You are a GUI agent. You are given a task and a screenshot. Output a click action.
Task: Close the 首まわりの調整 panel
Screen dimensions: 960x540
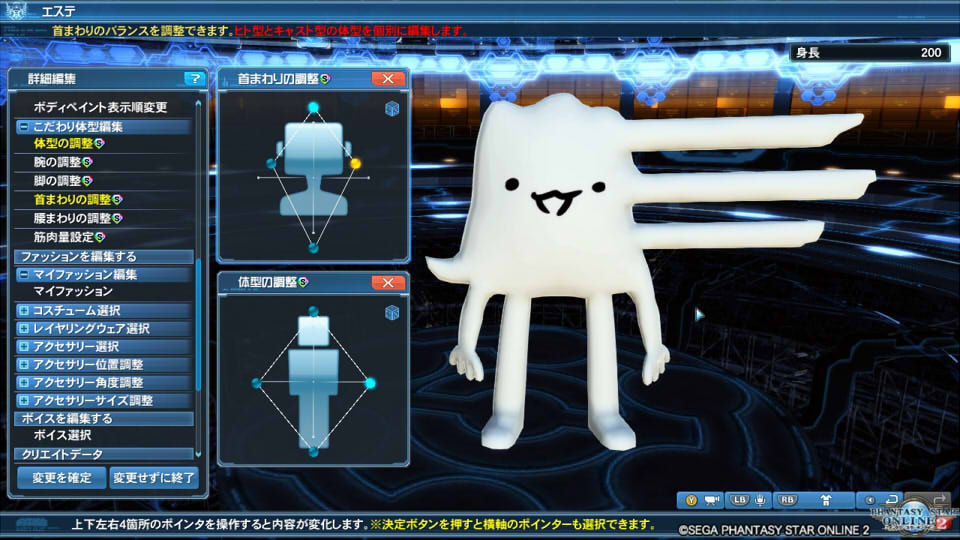pyautogui.click(x=387, y=78)
